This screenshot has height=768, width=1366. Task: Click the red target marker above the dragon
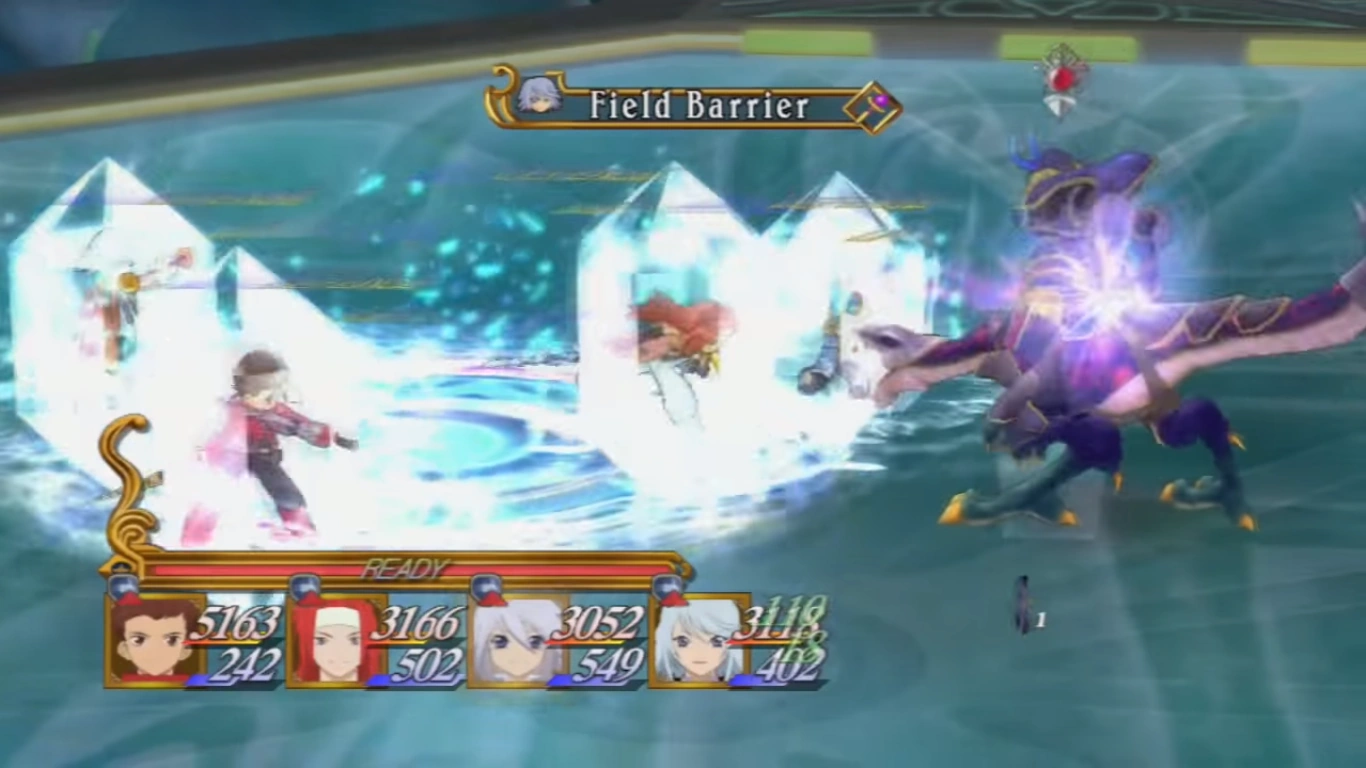pyautogui.click(x=1062, y=80)
